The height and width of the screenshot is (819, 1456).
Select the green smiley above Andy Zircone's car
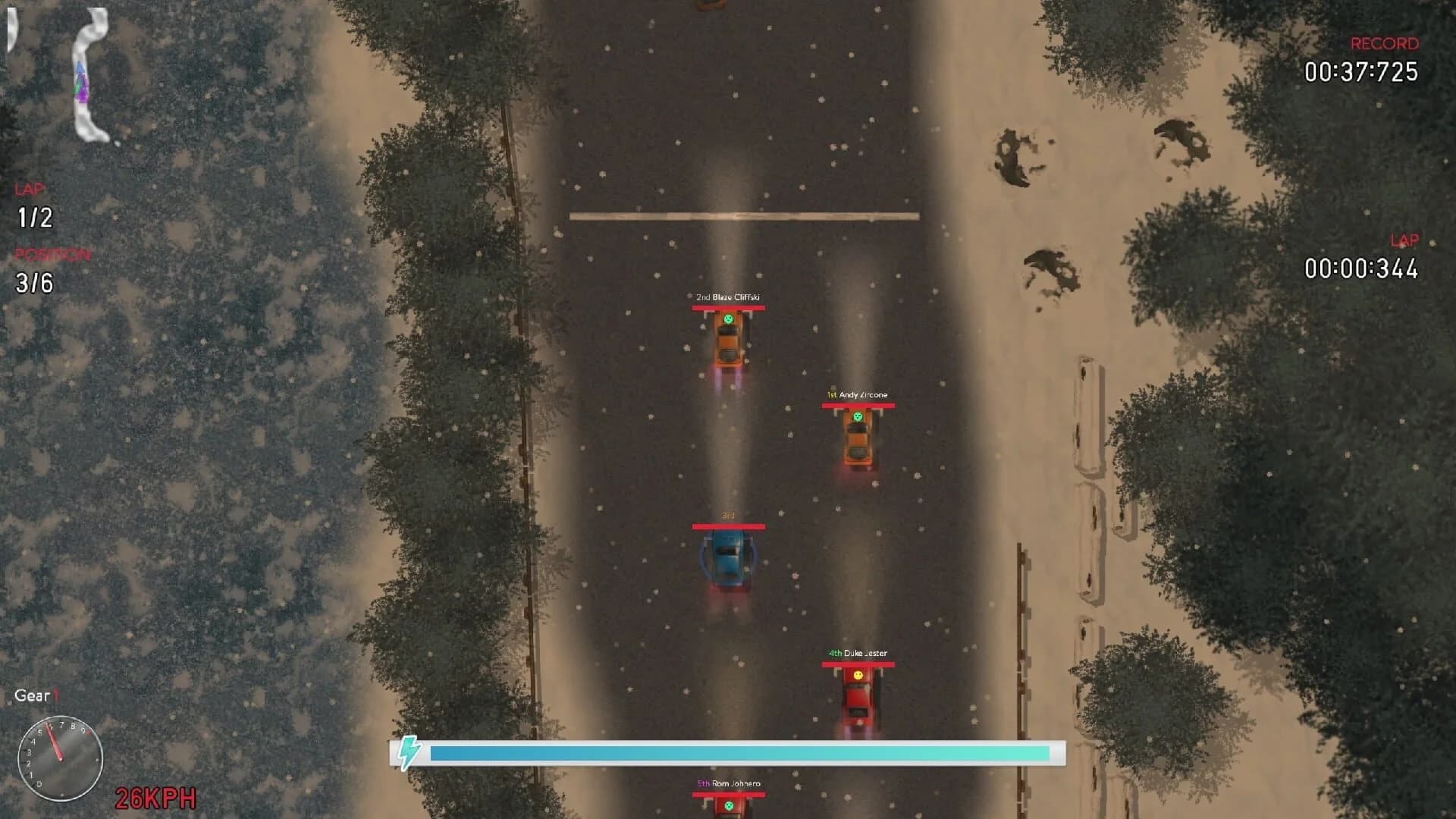[858, 416]
